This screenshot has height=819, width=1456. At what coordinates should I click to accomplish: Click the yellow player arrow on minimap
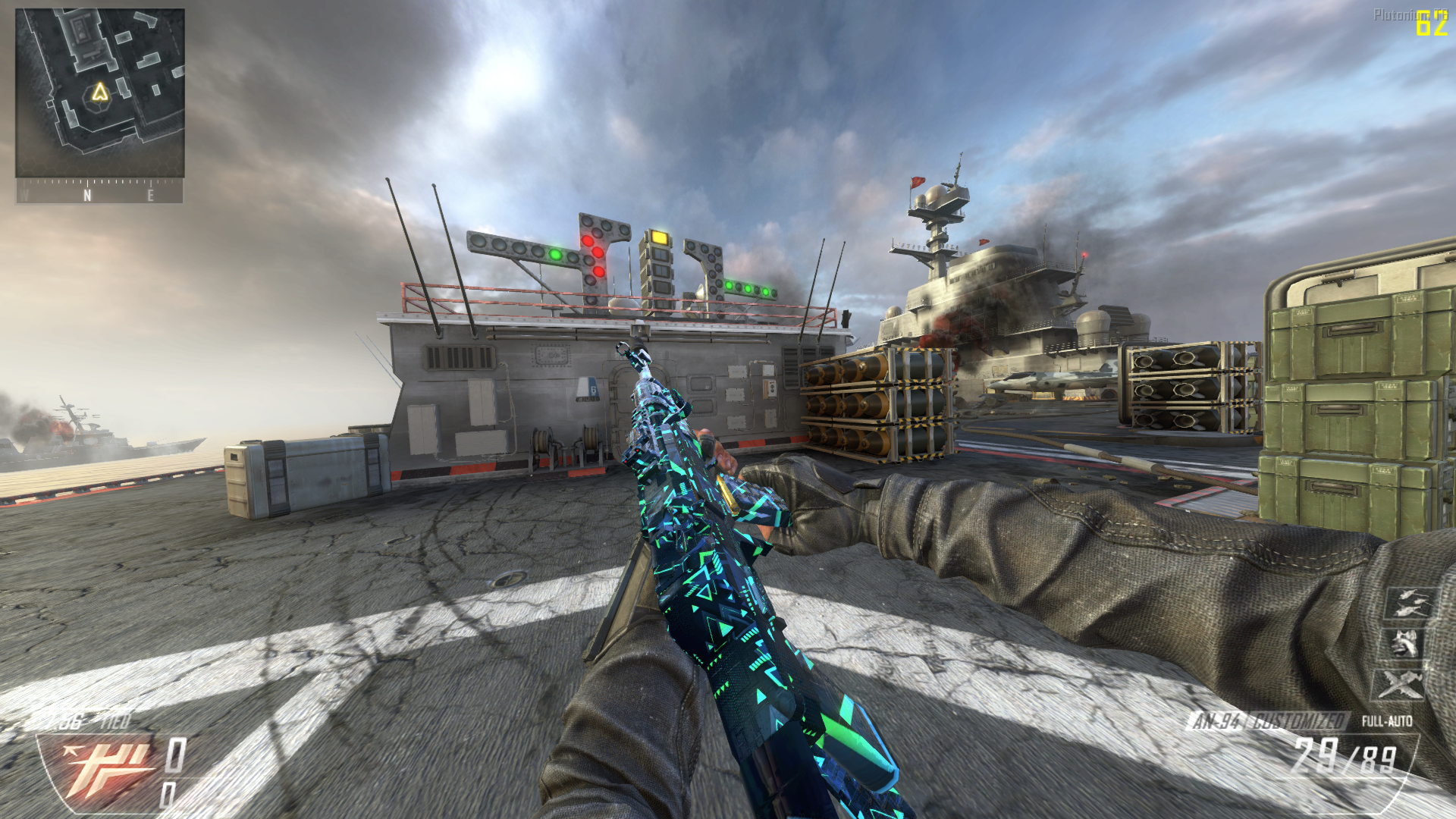(x=100, y=93)
